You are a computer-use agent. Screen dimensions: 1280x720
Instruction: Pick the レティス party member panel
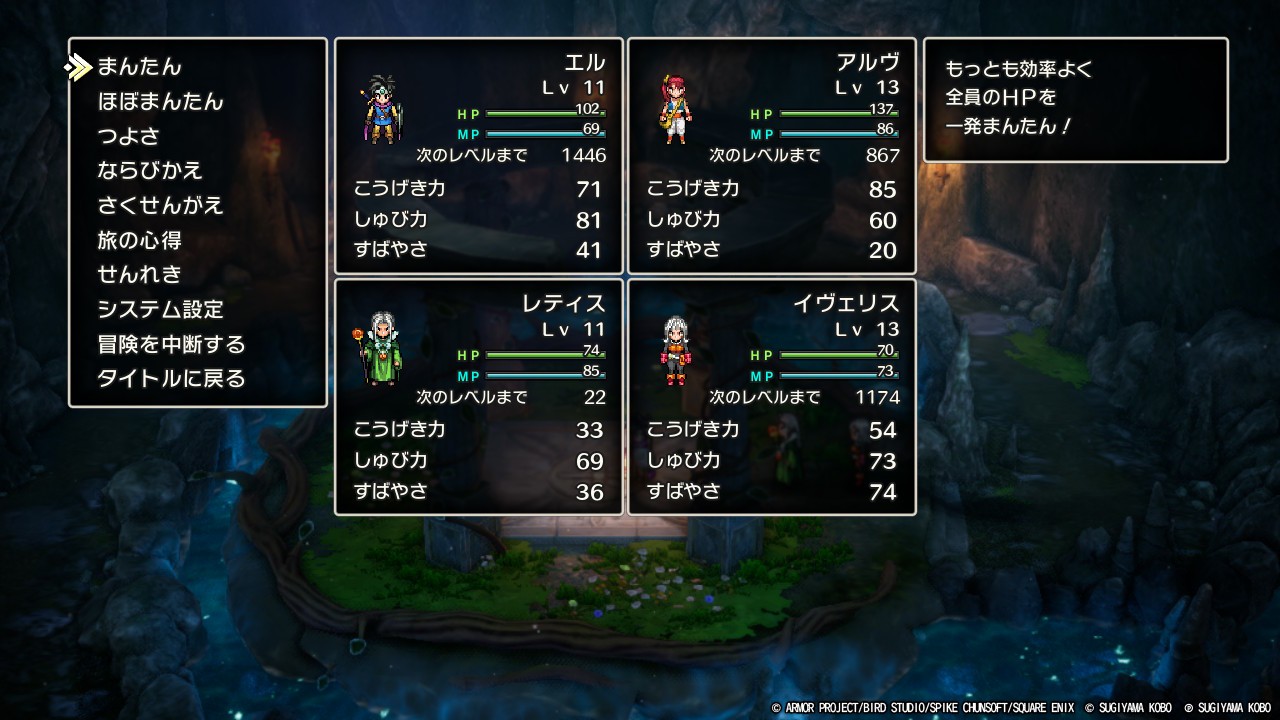(478, 397)
